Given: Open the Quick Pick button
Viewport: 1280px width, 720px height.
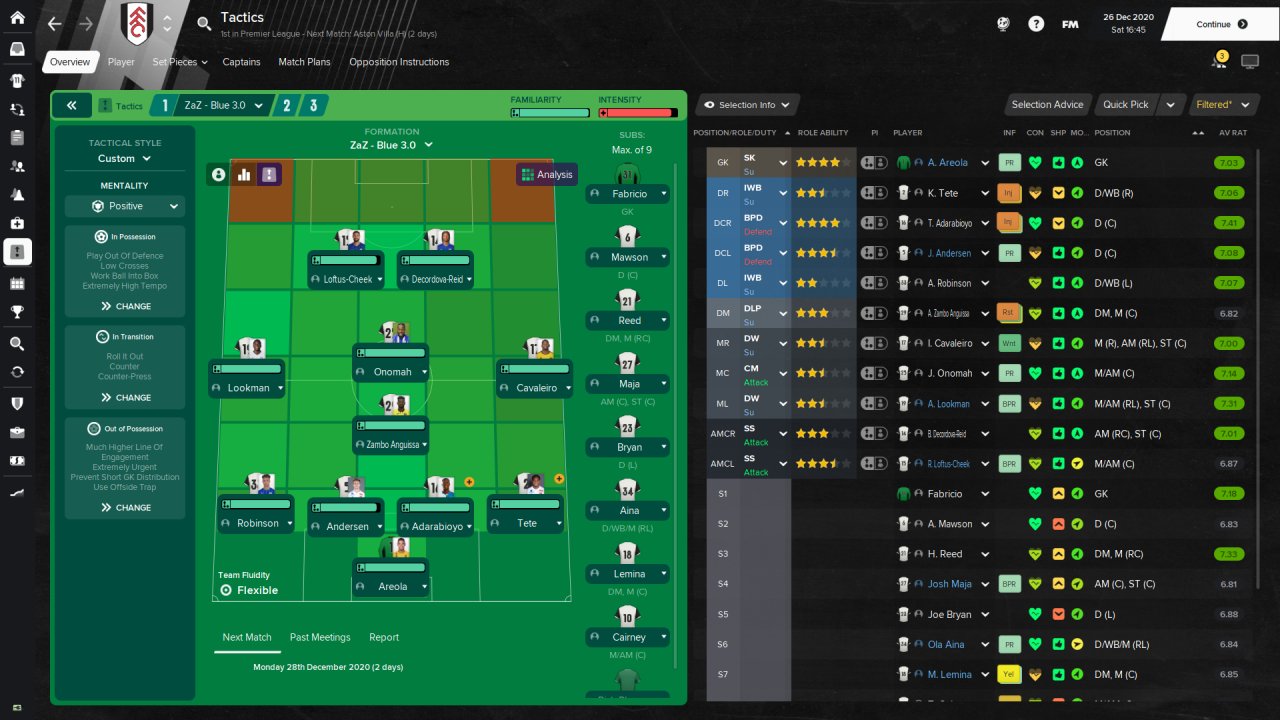Looking at the screenshot, I should pos(1126,105).
